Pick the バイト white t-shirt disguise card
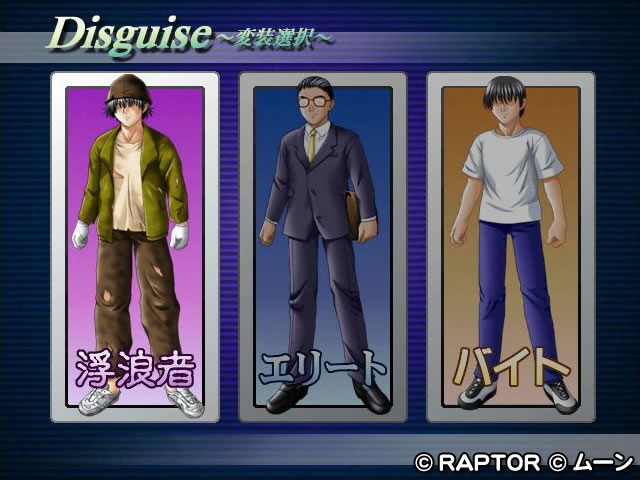Viewport: 640px width, 480px height. 510,245
